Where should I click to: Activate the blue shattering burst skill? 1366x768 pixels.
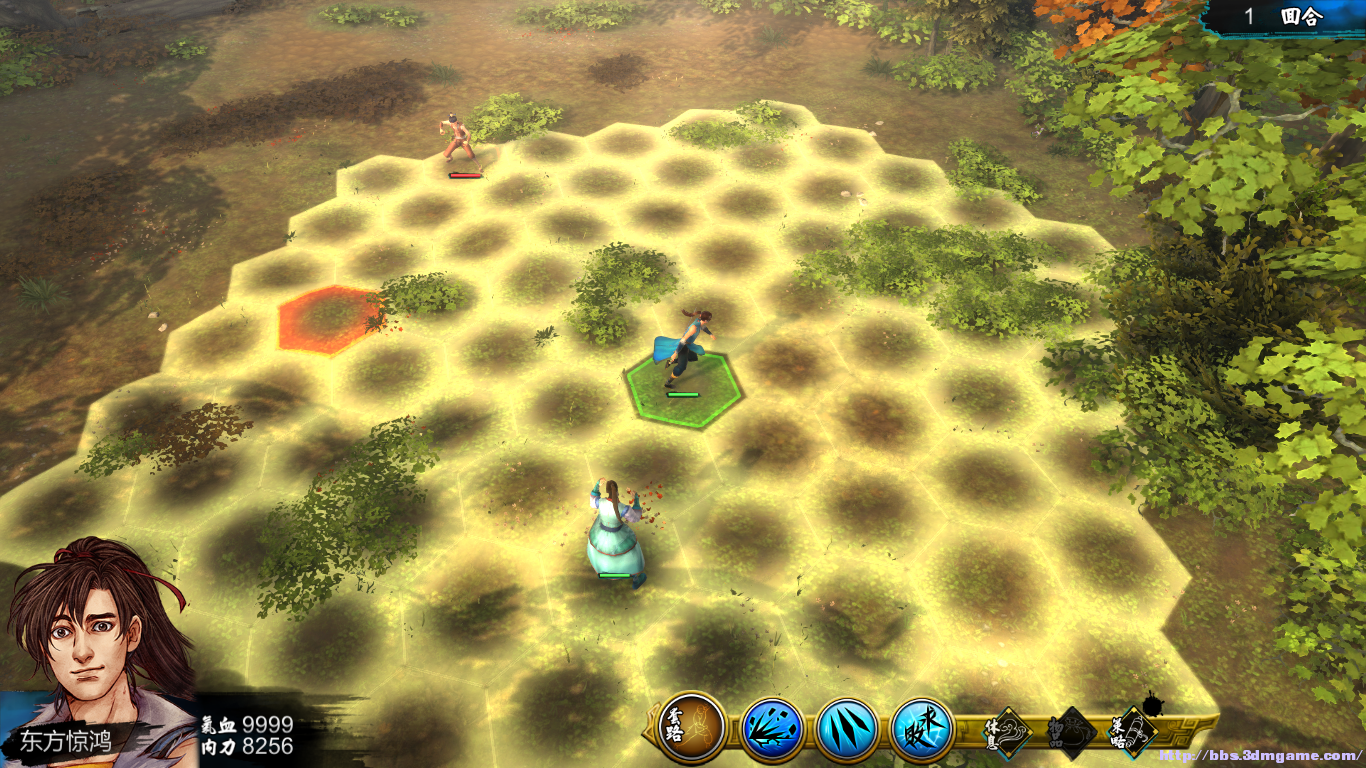[772, 729]
